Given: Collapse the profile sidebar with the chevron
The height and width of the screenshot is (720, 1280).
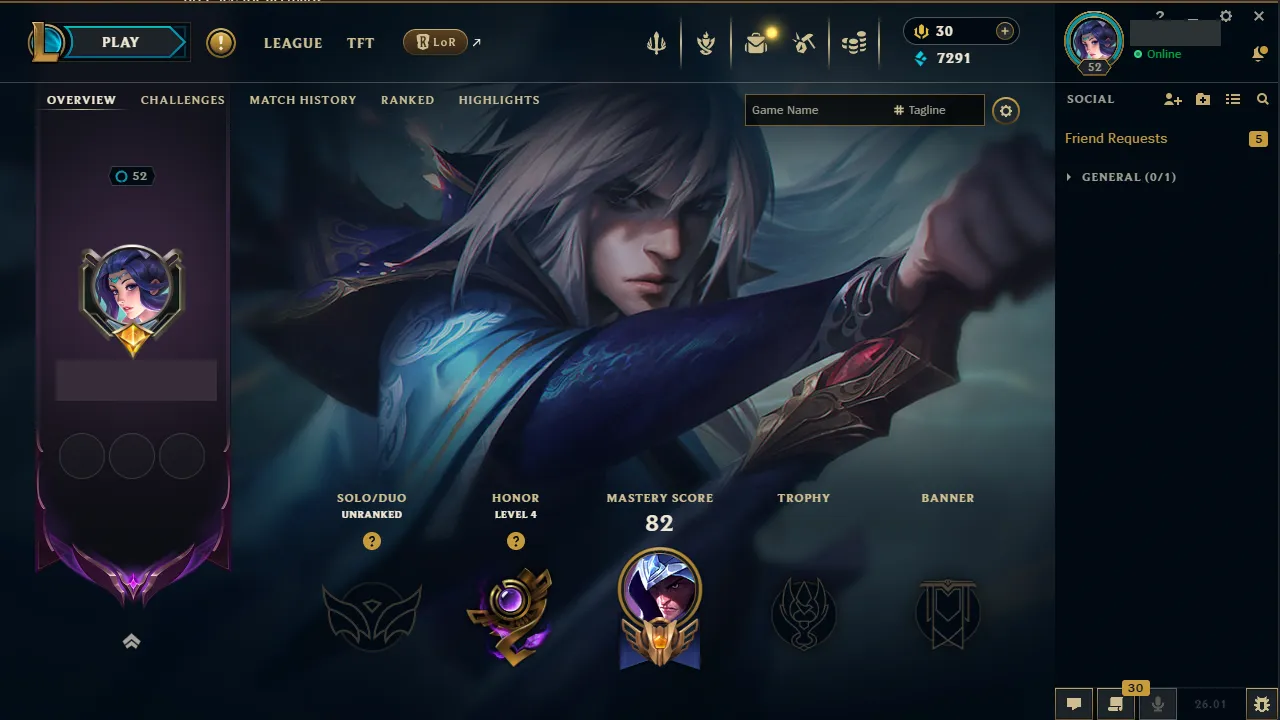Looking at the screenshot, I should point(131,641).
